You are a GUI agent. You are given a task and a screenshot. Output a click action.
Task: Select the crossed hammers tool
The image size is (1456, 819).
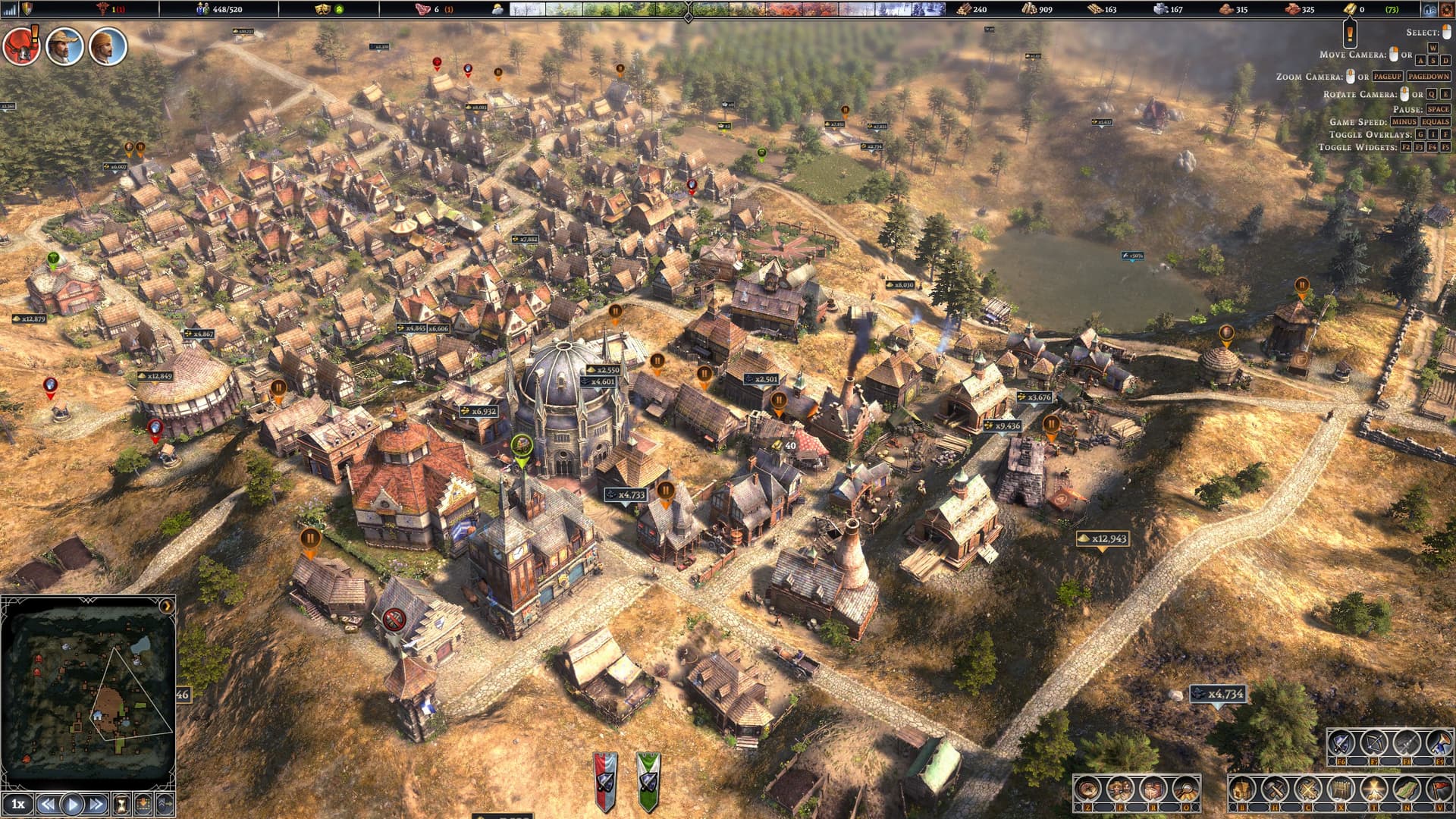1275,789
